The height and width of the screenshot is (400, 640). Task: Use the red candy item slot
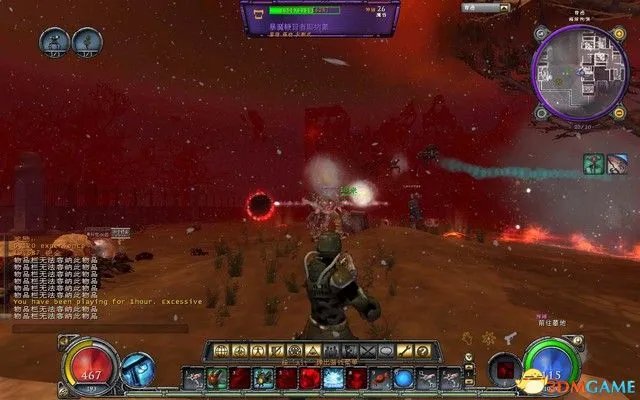pyautogui.click(x=378, y=378)
